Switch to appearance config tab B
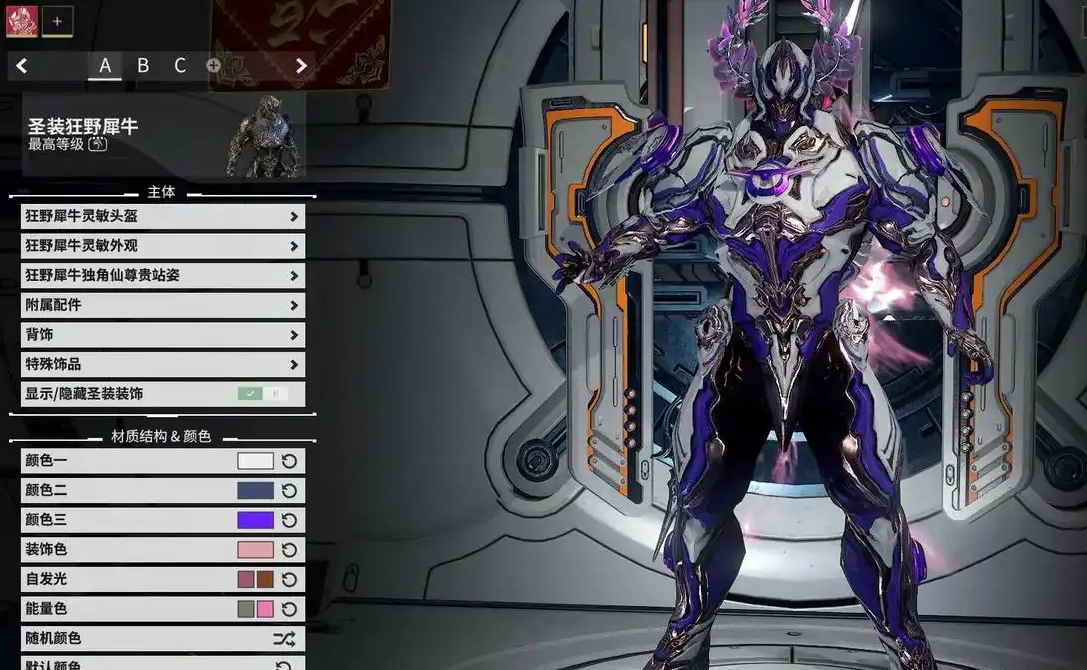The image size is (1087, 670). click(143, 66)
